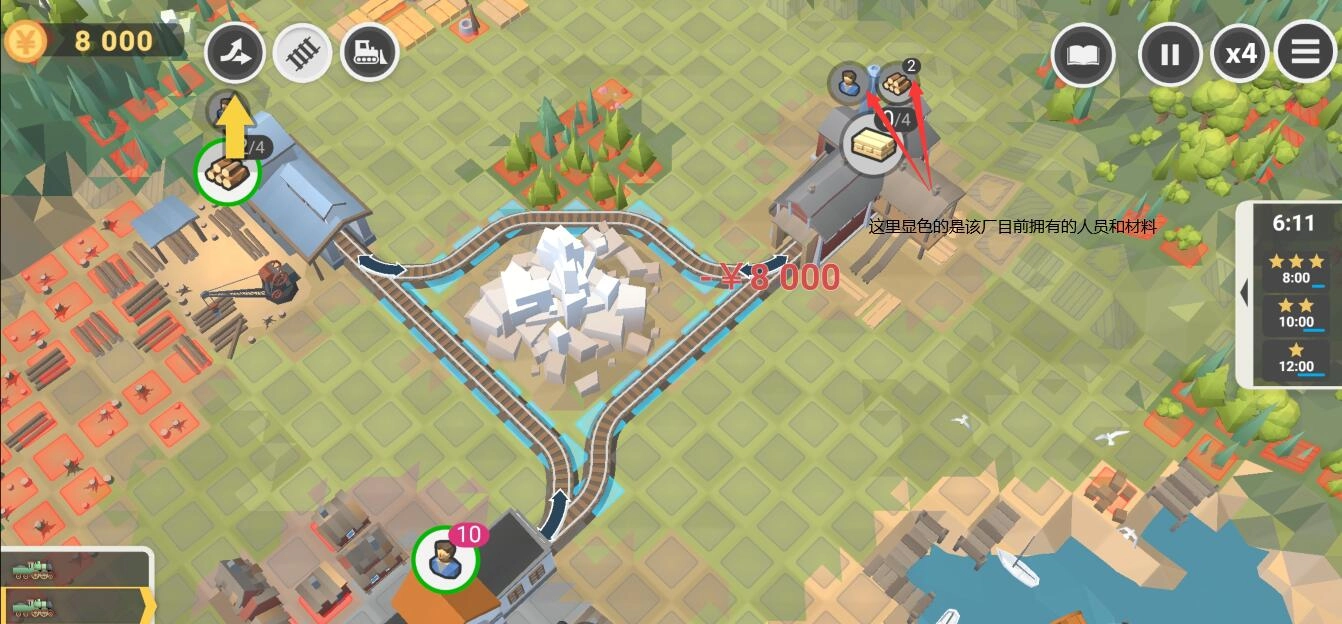The width and height of the screenshot is (1342, 624).
Task: Open the guide book
Action: (x=1083, y=53)
